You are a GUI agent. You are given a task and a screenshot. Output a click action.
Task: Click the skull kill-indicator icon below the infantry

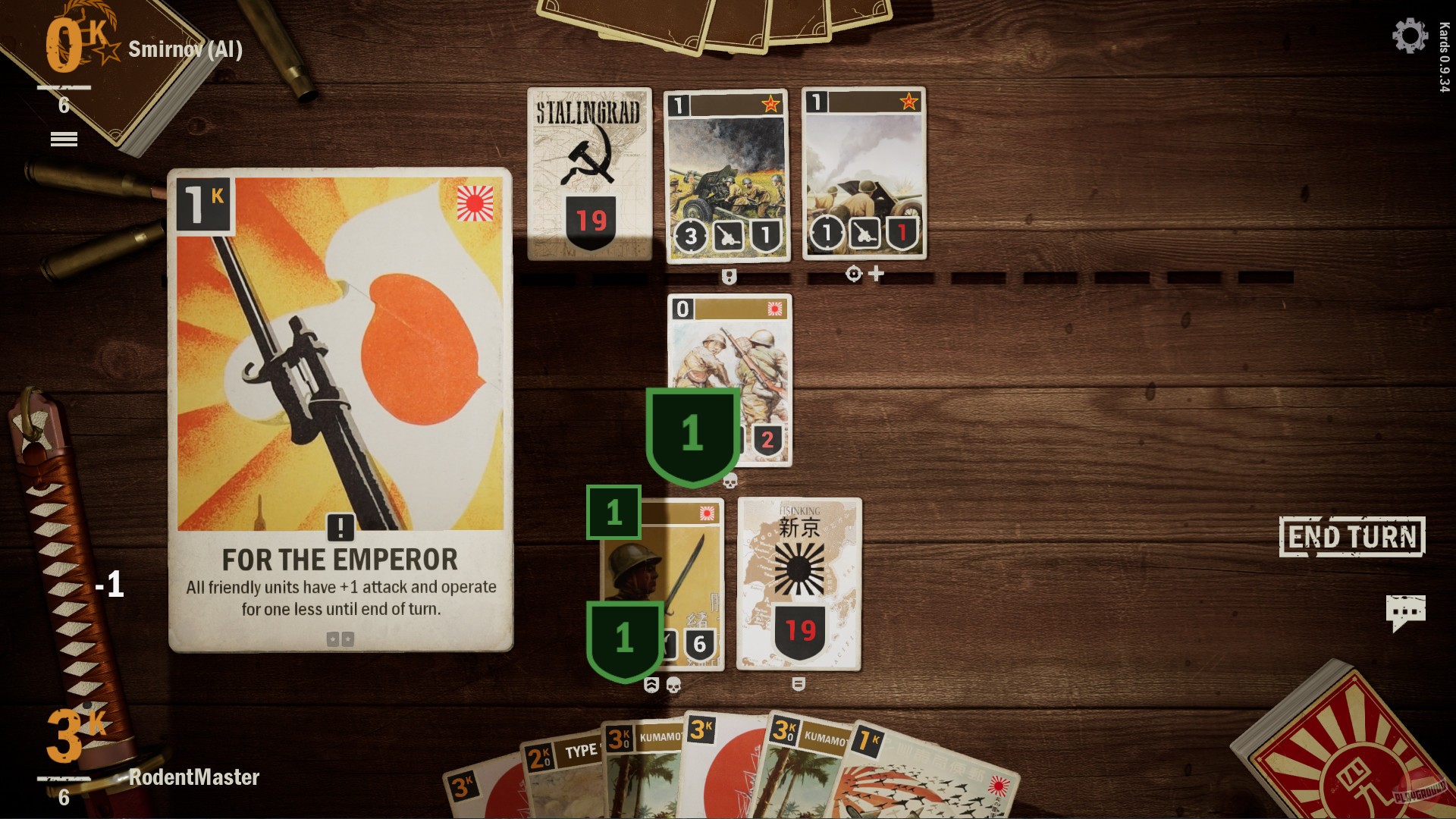point(730,479)
